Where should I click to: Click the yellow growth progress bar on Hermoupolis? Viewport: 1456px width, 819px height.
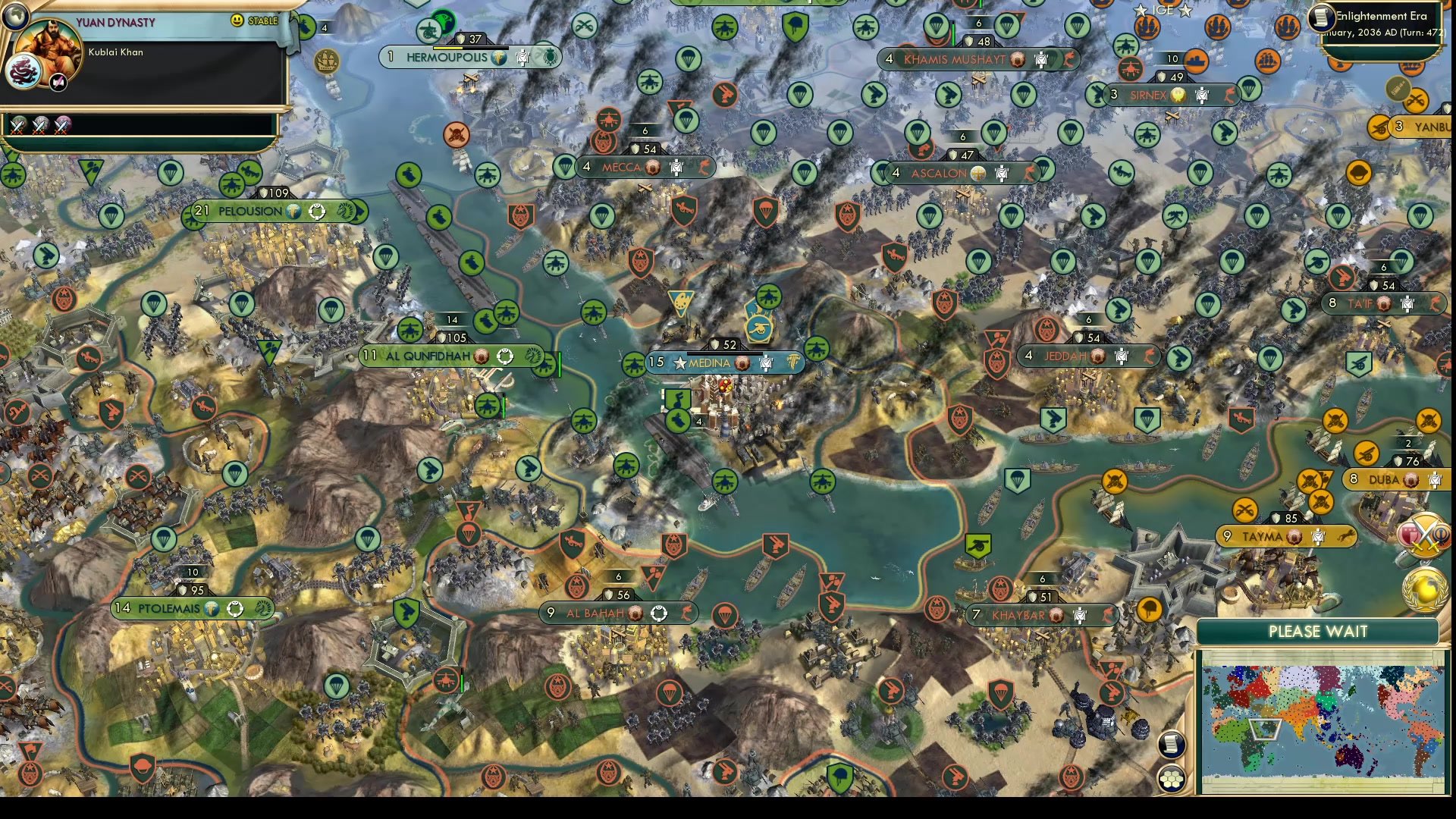[447, 48]
